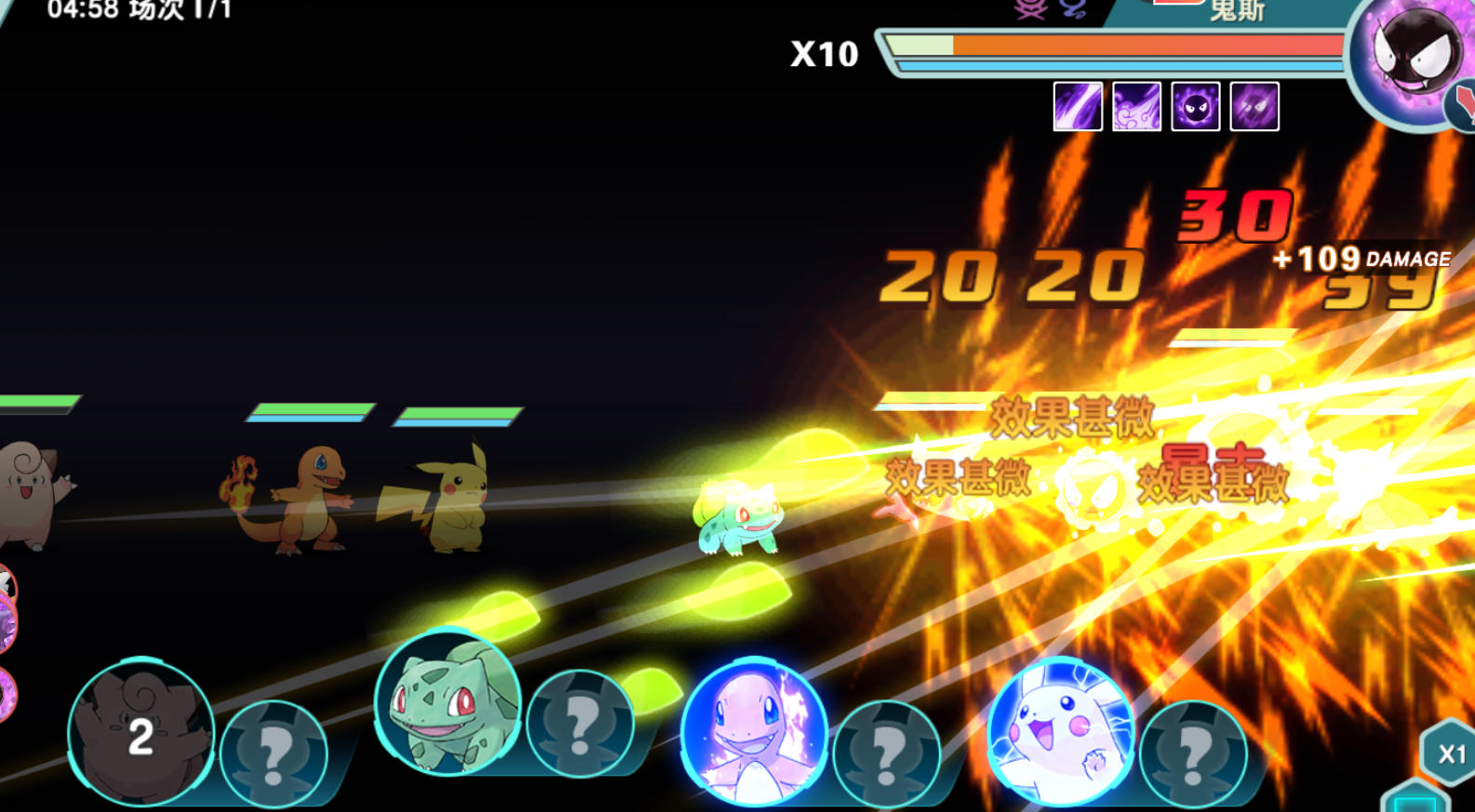Inspect the purple swirl cloud skill icon

[x=1136, y=106]
